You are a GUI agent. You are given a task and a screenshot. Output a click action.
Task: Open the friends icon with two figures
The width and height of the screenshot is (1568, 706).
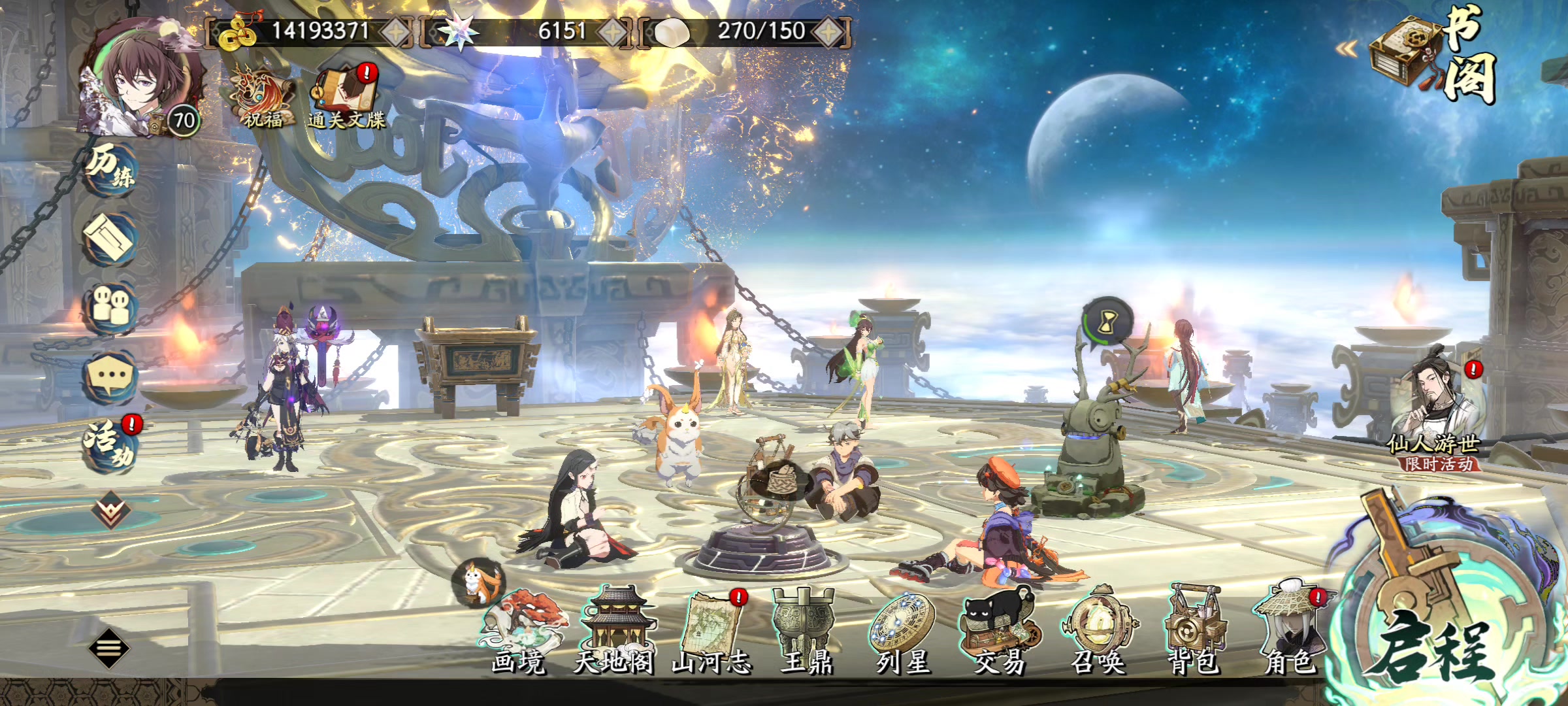(110, 306)
